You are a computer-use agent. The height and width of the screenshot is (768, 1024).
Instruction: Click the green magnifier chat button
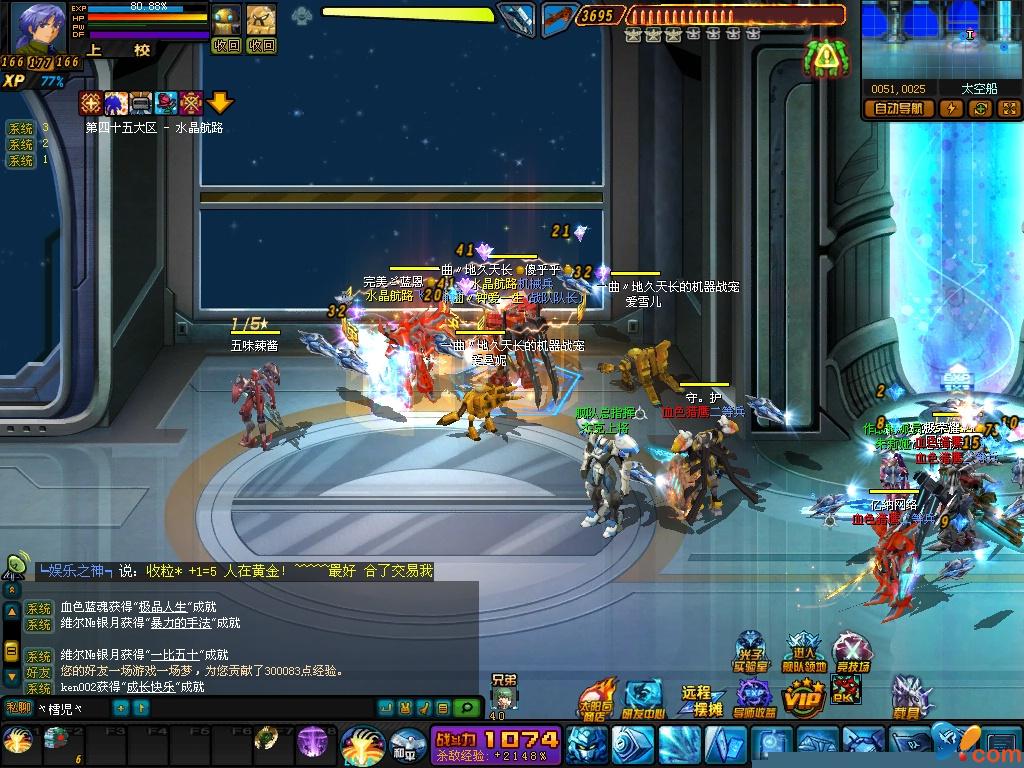(x=466, y=708)
